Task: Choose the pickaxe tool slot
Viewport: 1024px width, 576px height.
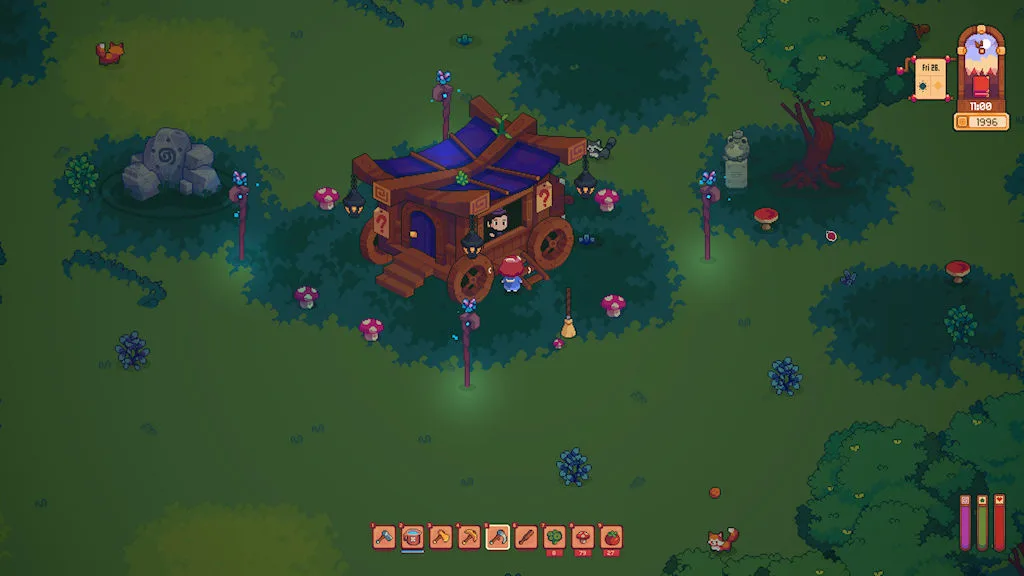Action: tap(469, 538)
